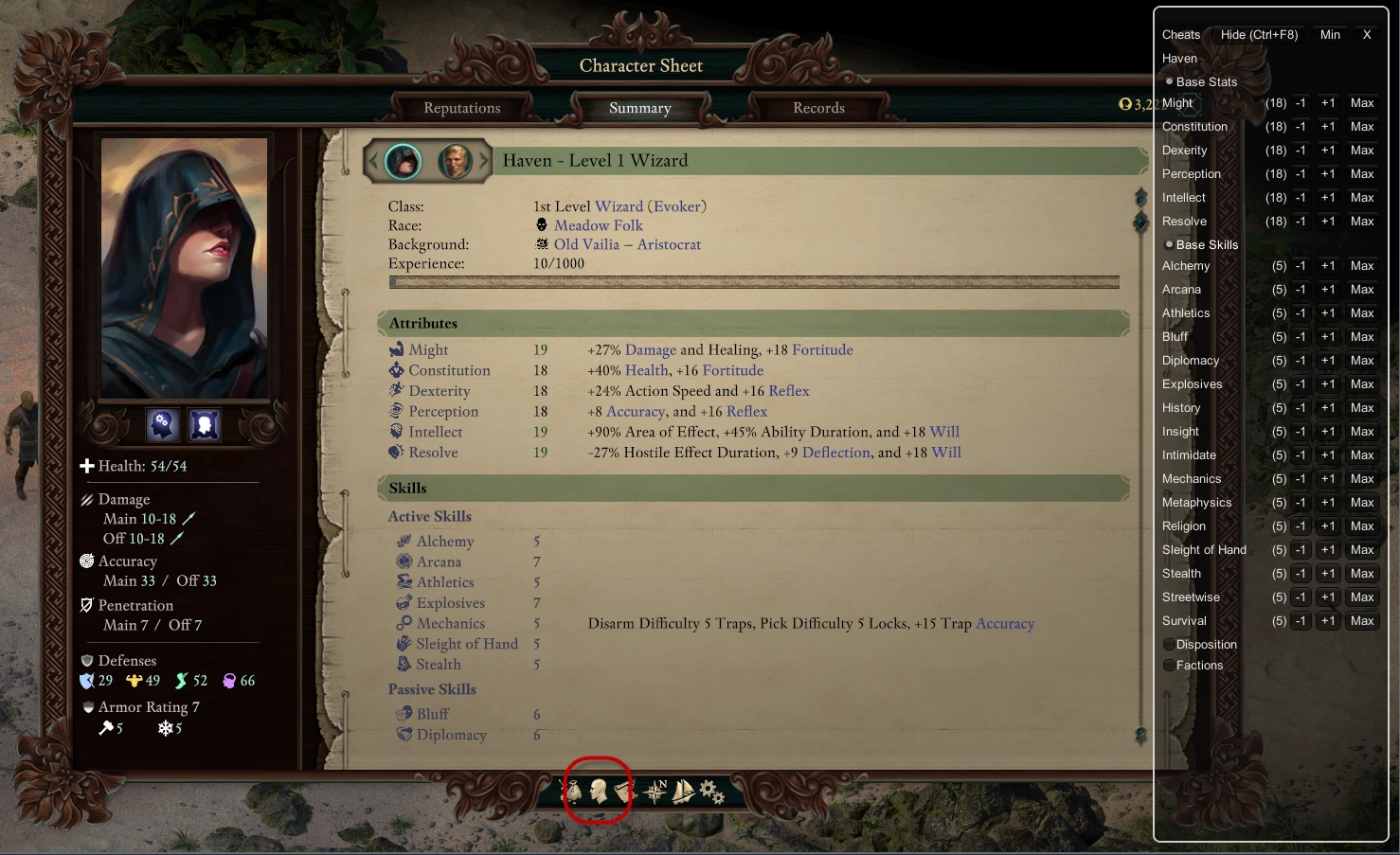Click the experience progress bar
This screenshot has height=855, width=1400.
[x=753, y=282]
